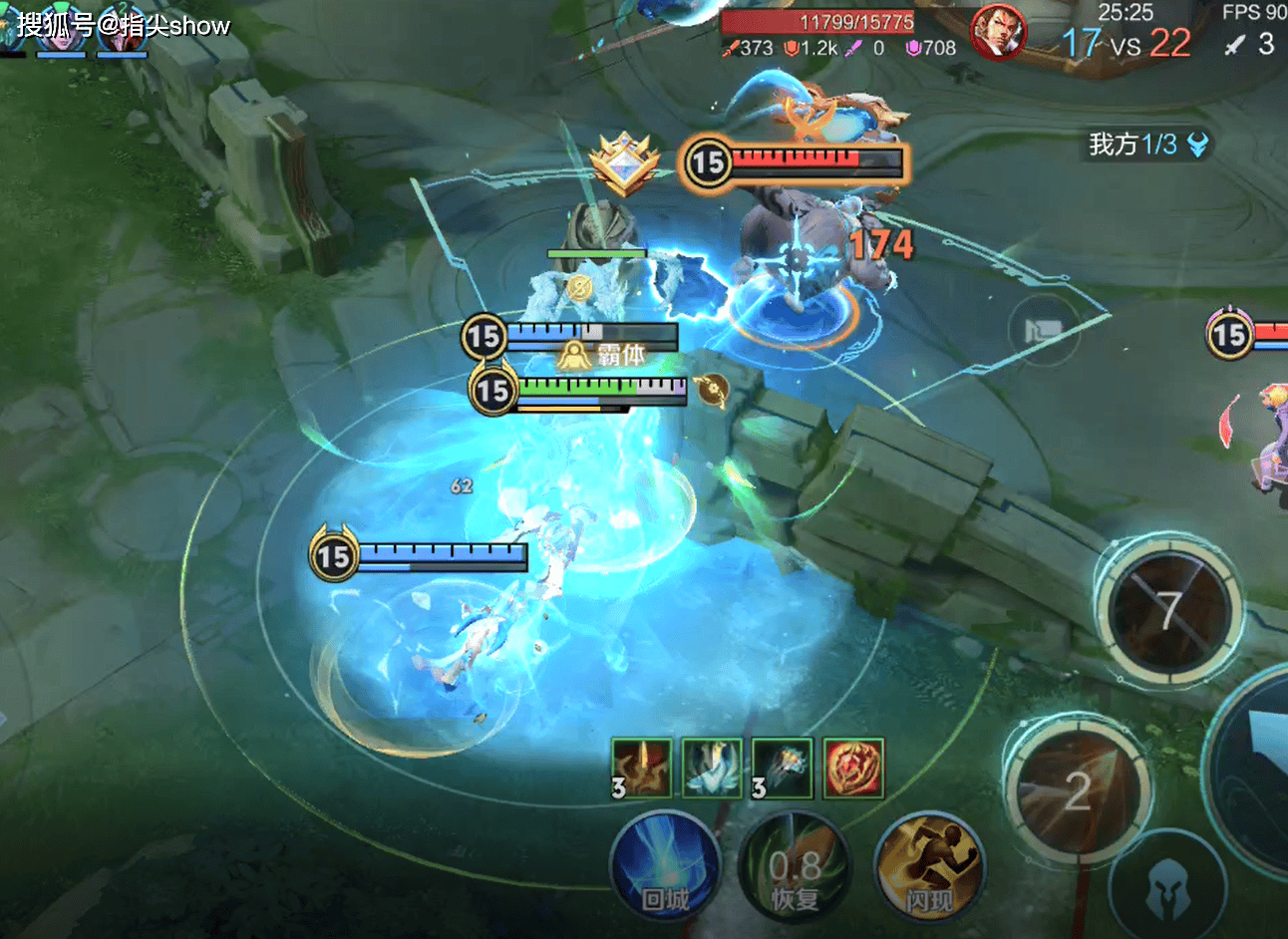The image size is (1288, 939).
Task: Tap the white-winged buff icon
Action: point(712,768)
